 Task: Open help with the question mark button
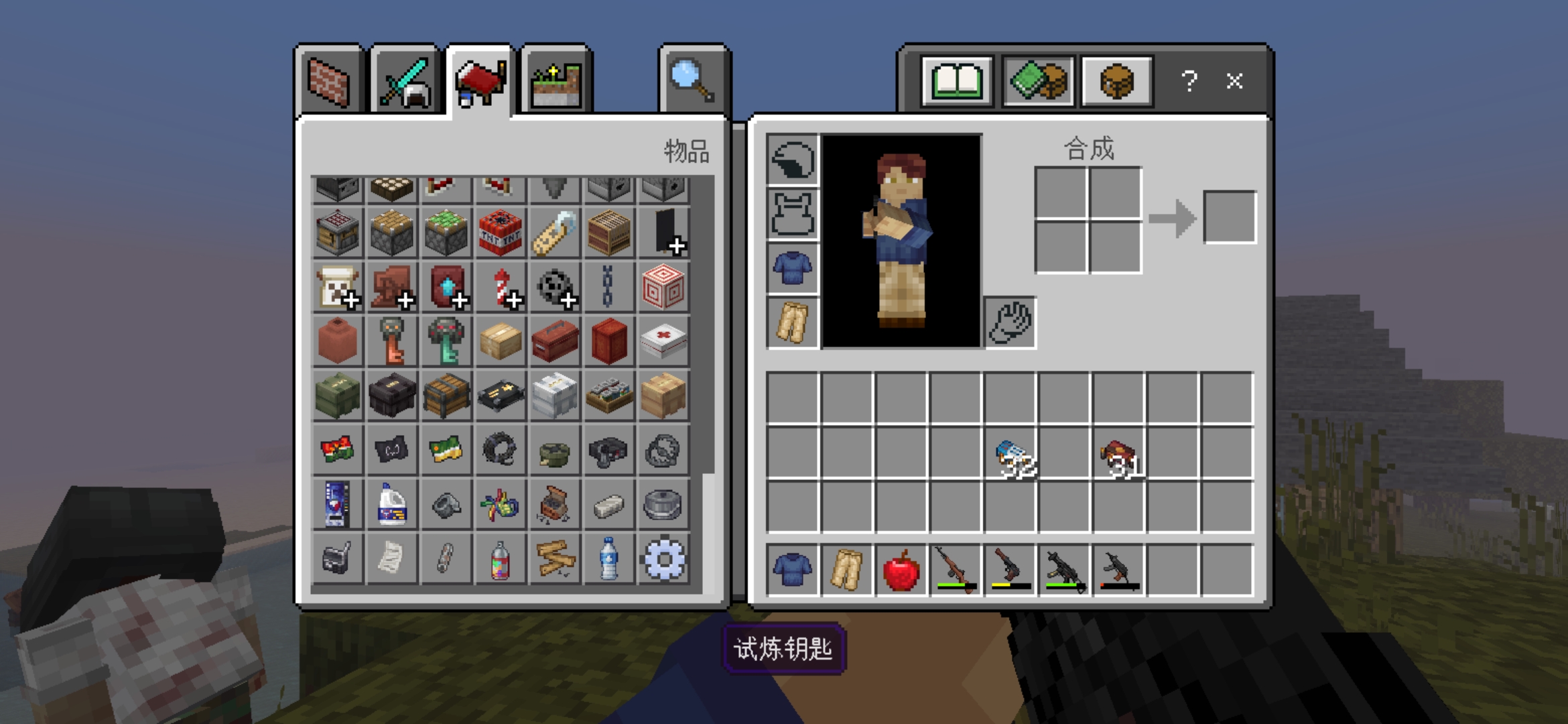pos(1189,82)
